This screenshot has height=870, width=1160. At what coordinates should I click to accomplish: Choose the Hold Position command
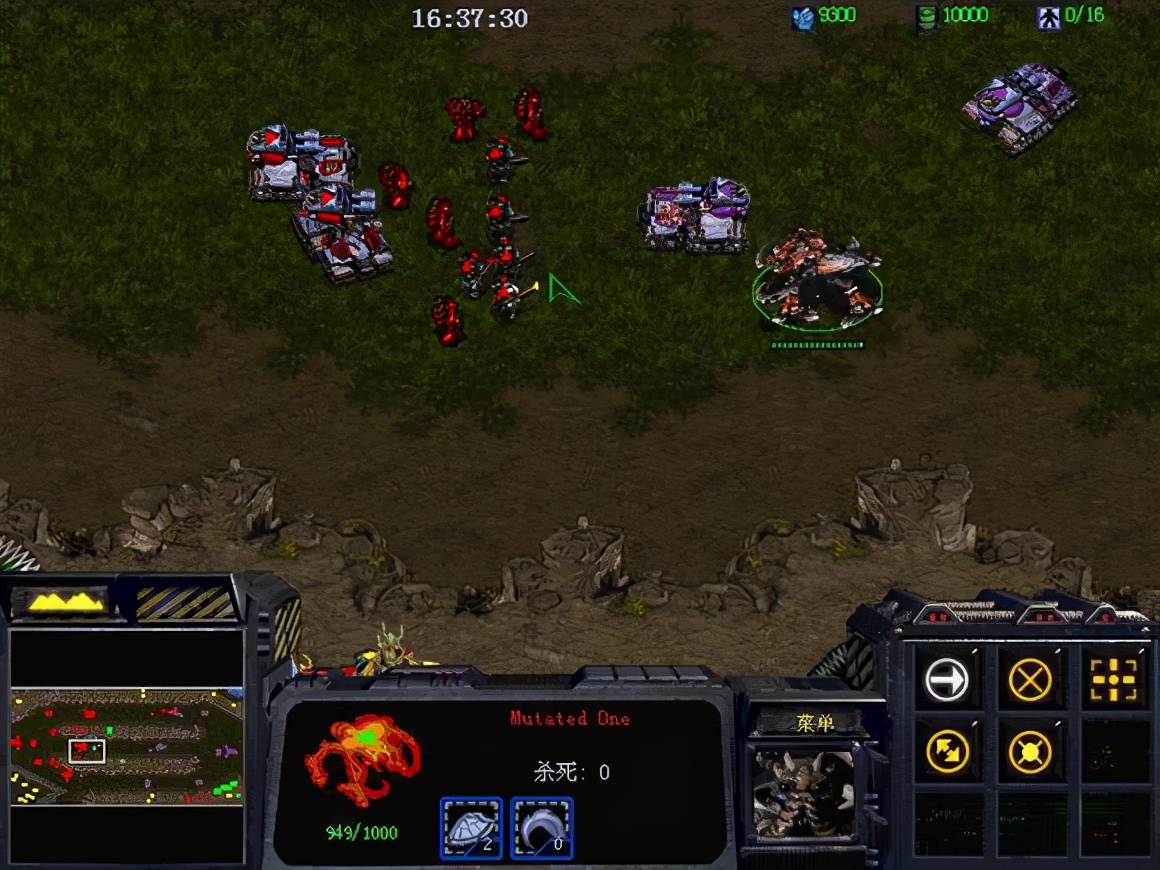[x=1030, y=752]
